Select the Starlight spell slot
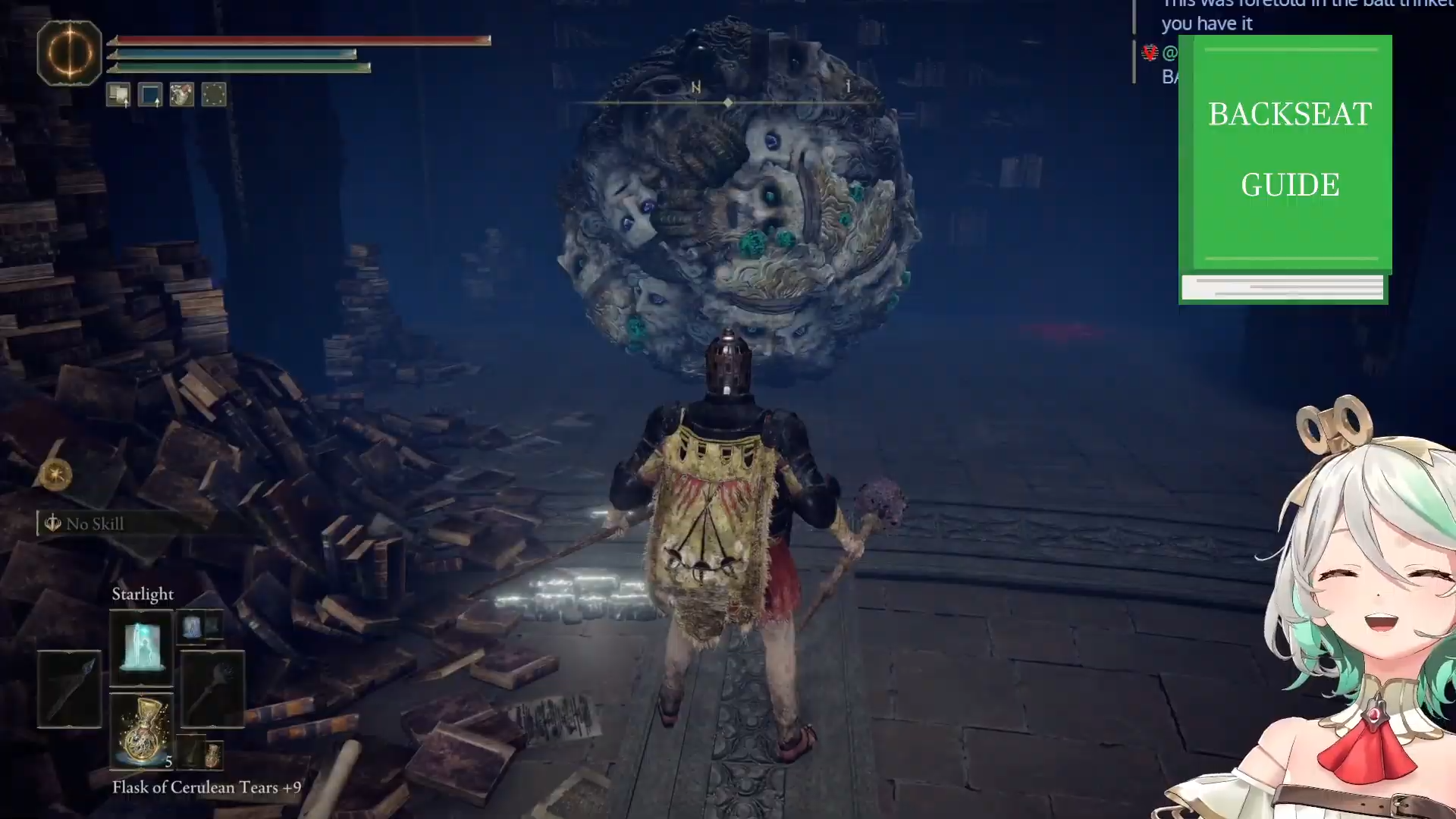This screenshot has height=819, width=1456. click(x=141, y=647)
